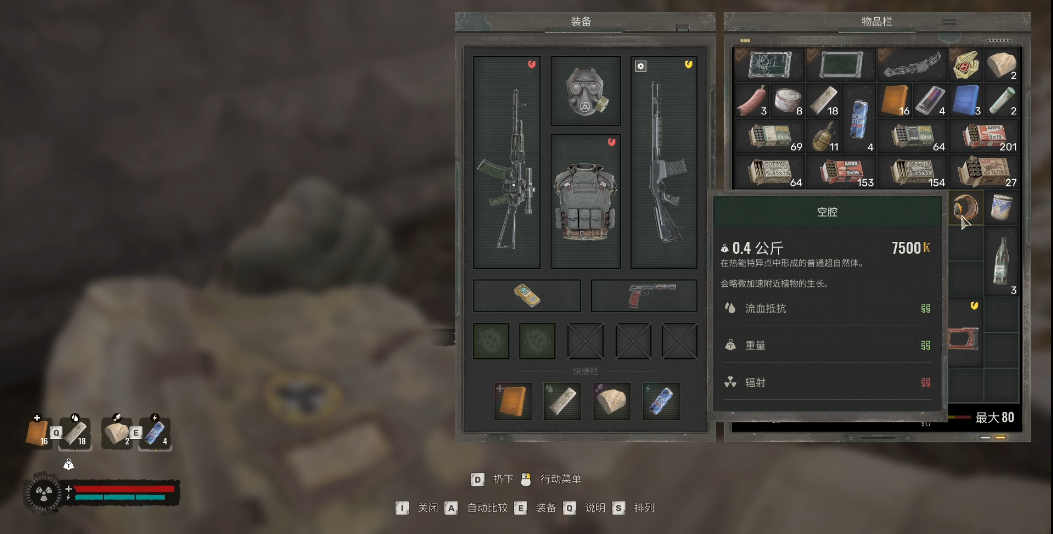Choose the ammo box with 153 rounds

point(842,171)
